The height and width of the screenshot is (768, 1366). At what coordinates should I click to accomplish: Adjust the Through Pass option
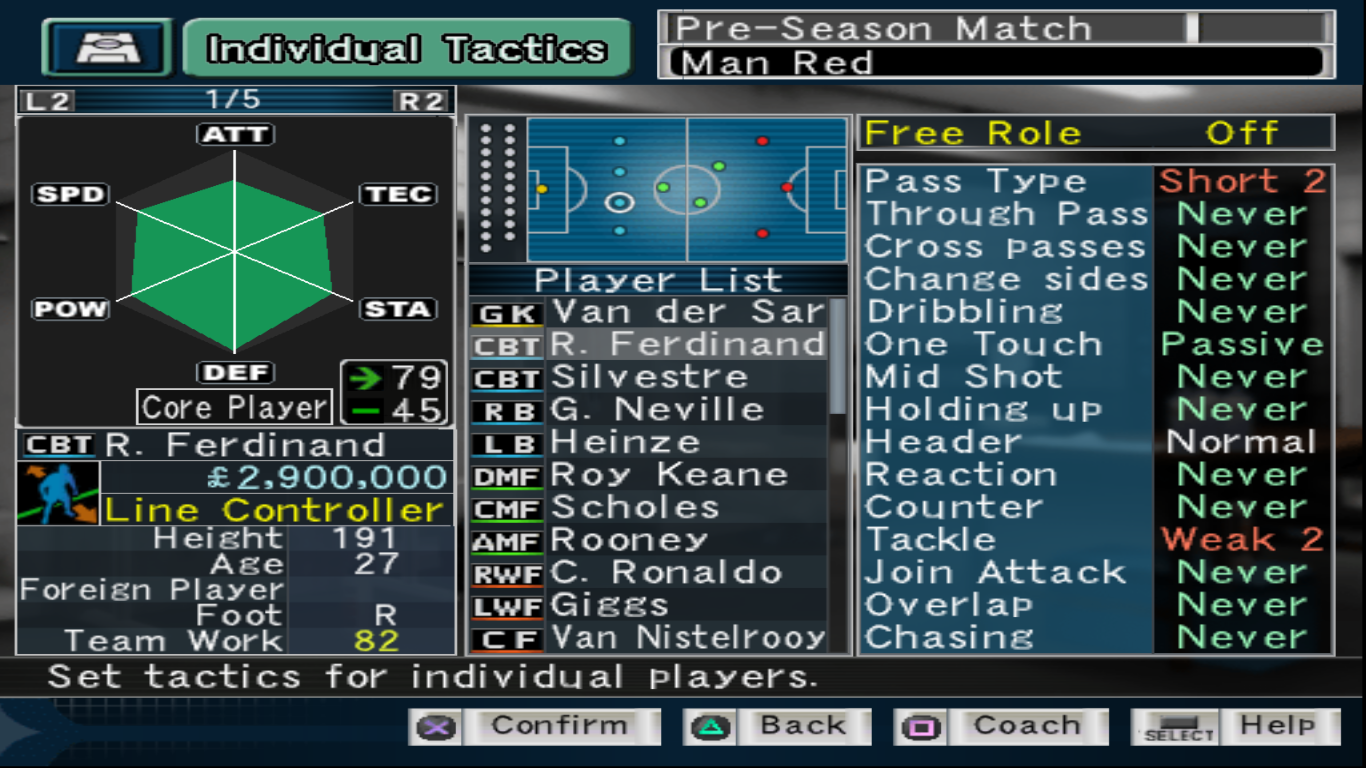click(1095, 214)
